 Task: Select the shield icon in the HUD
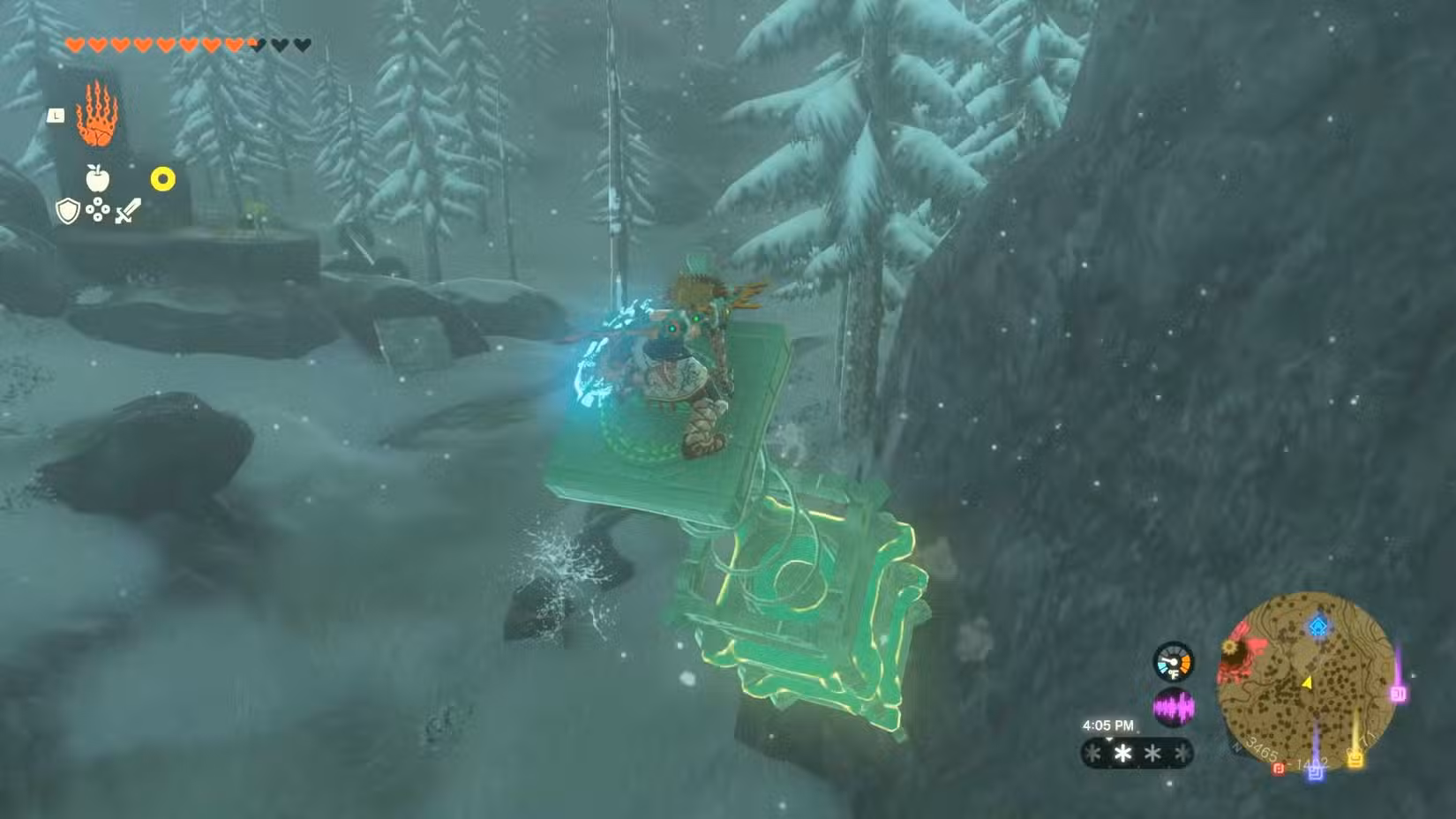tap(67, 211)
